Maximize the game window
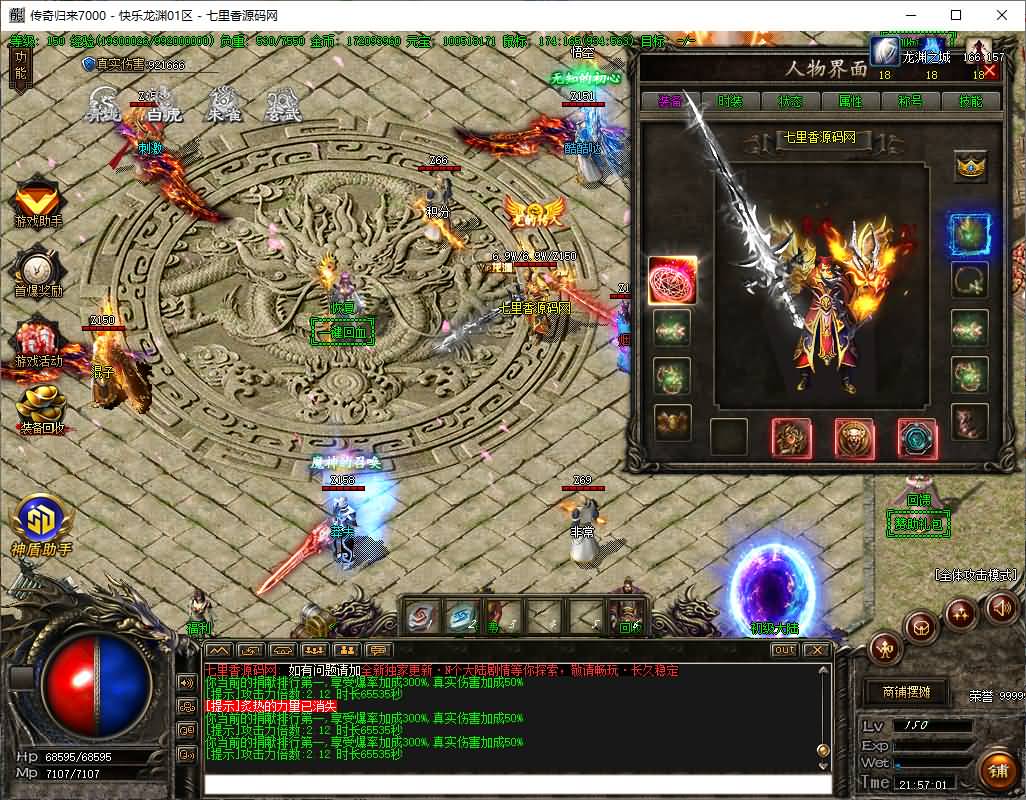 click(x=956, y=15)
